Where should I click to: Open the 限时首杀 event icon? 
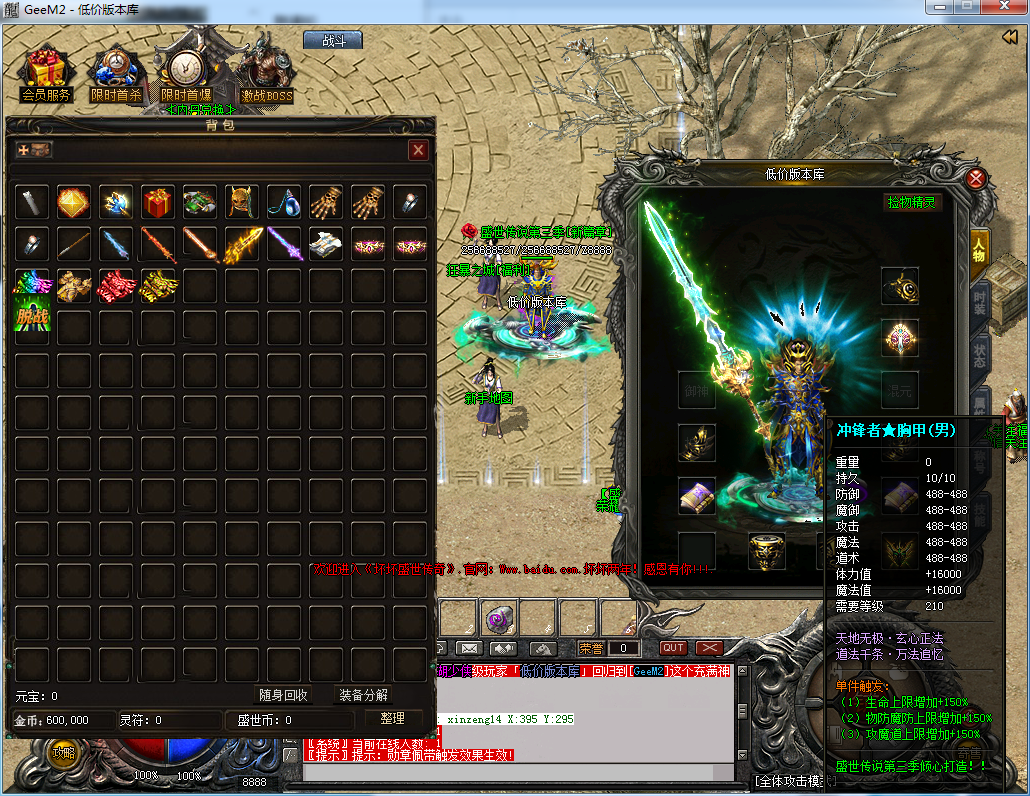coord(115,75)
